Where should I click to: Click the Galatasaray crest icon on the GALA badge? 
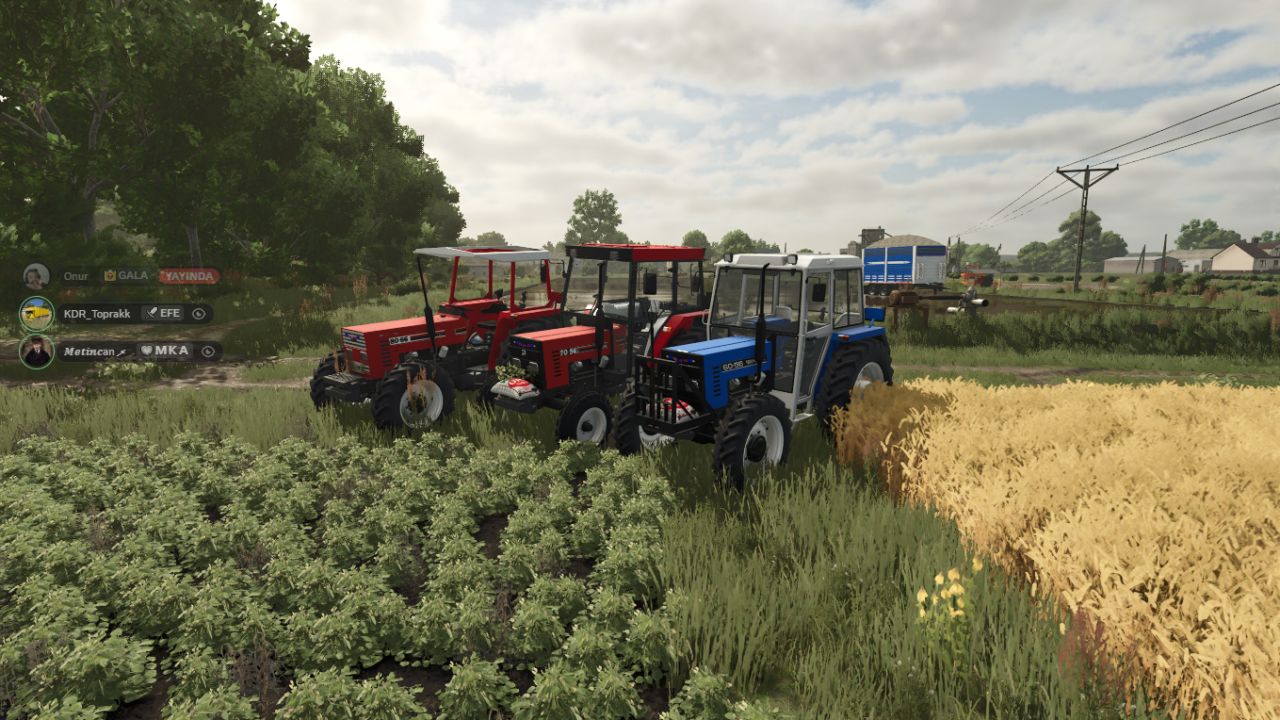coord(110,277)
